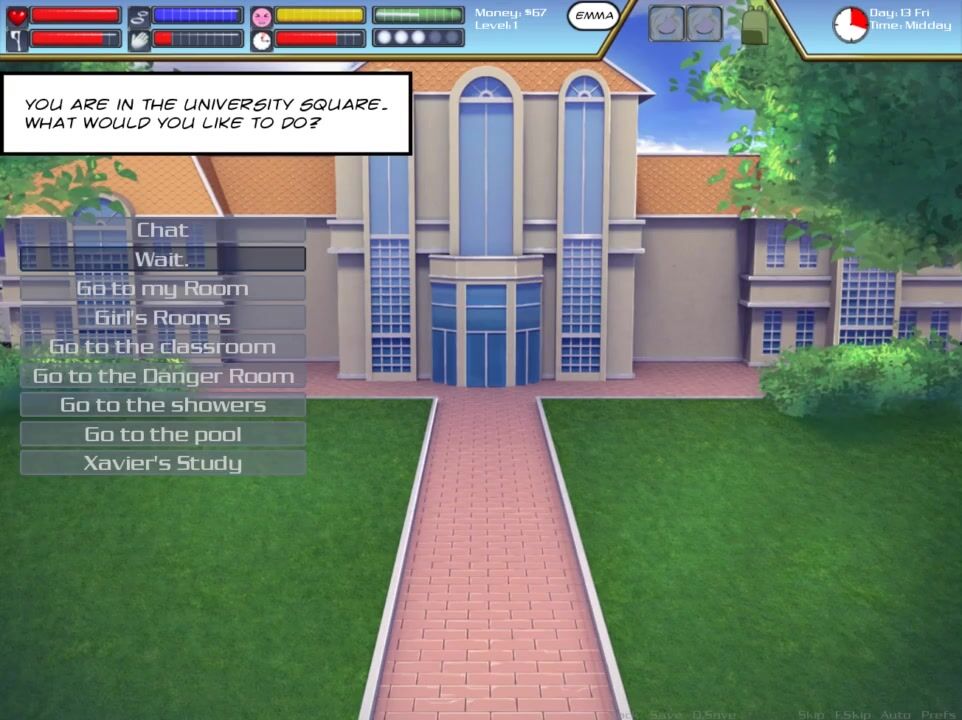Choose Go to the classroom
This screenshot has width=962, height=720.
point(162,347)
